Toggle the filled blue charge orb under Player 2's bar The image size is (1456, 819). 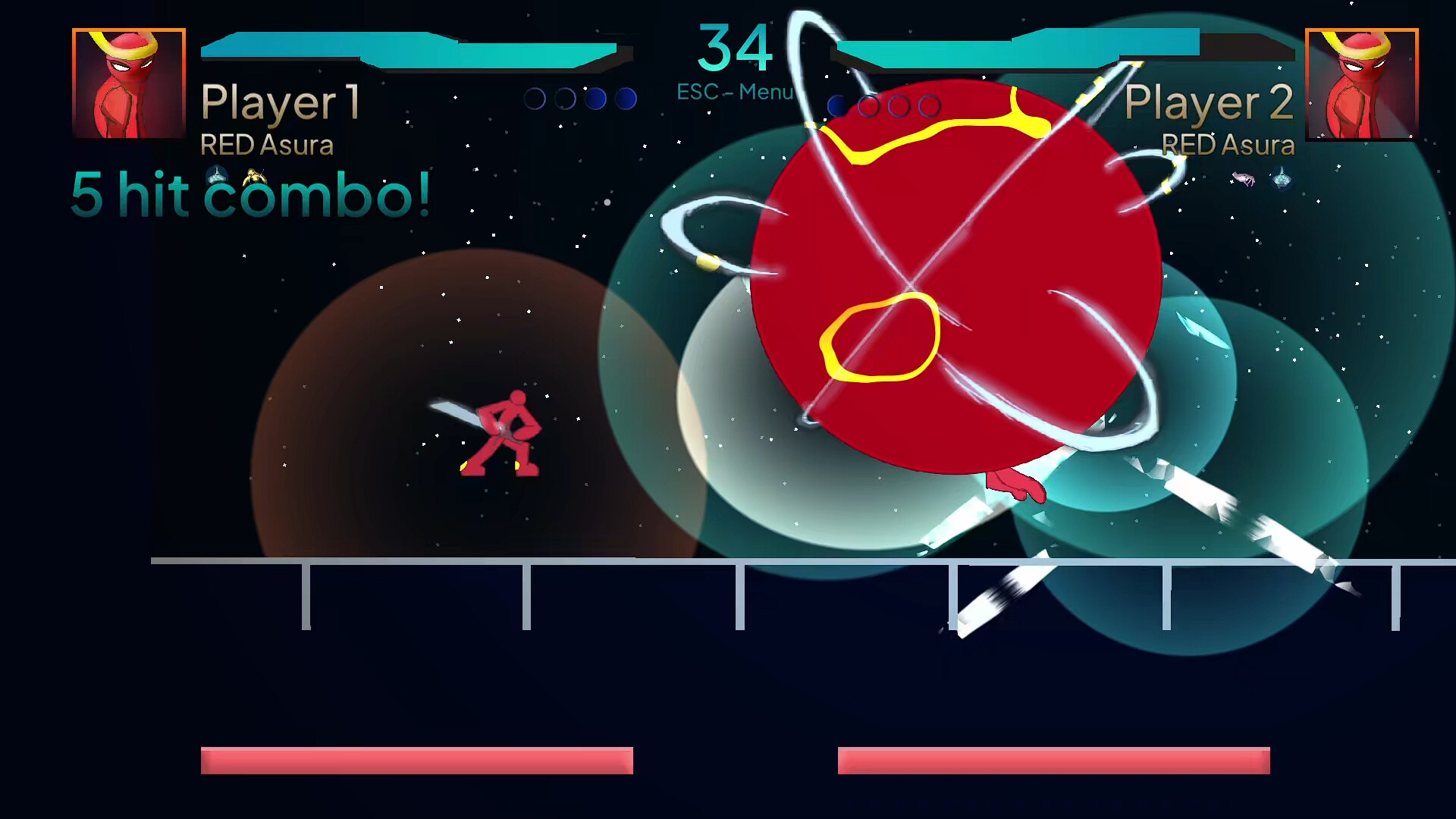pos(837,106)
